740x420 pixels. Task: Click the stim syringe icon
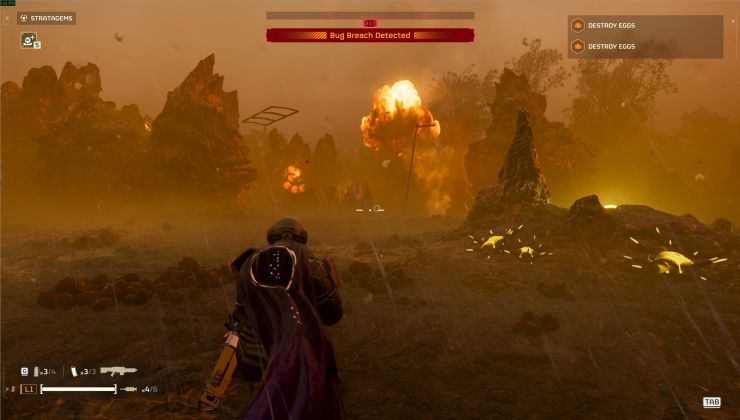pos(129,389)
